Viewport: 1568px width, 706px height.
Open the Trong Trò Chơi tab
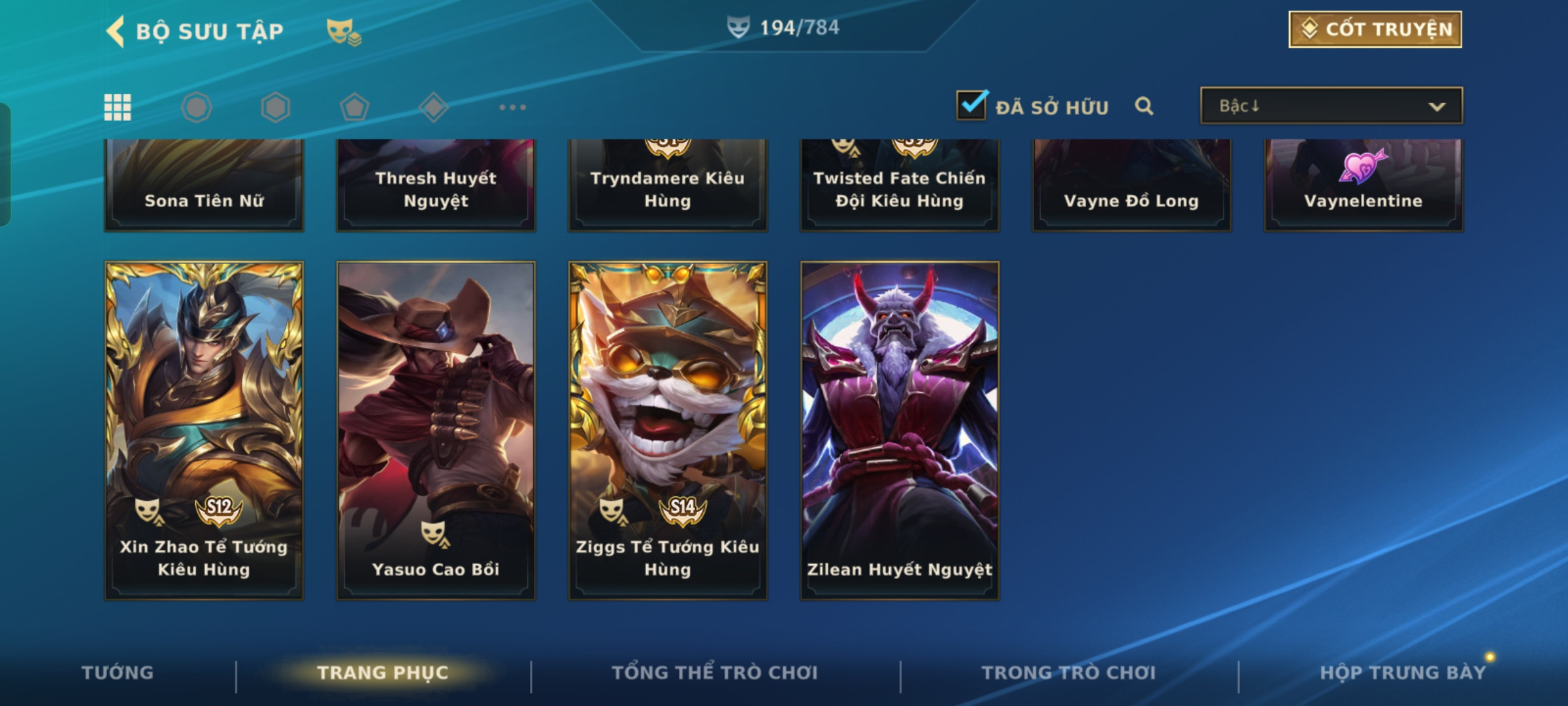[1069, 673]
